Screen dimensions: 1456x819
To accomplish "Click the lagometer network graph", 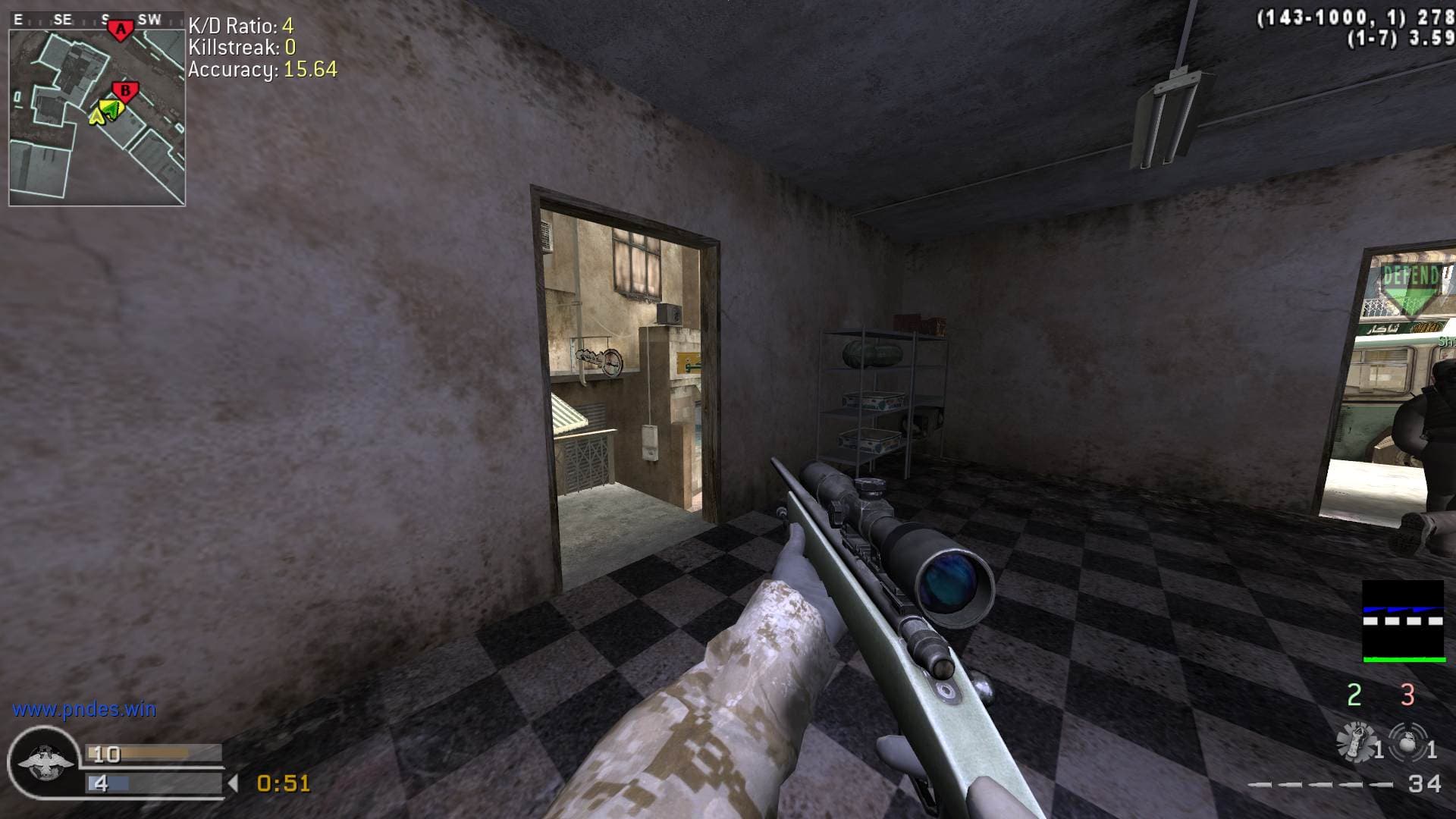I will [1403, 622].
